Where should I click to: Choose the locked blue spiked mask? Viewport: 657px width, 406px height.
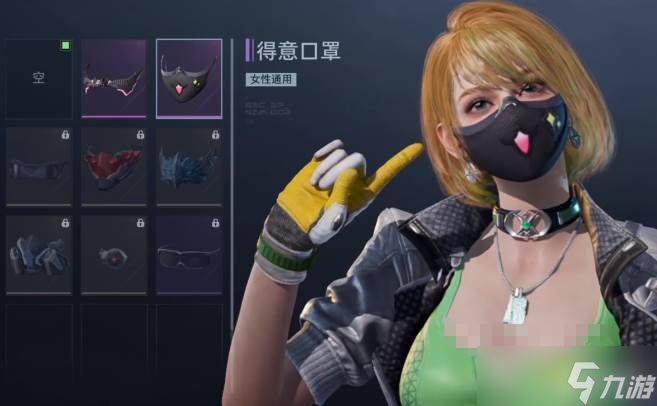click(x=189, y=167)
